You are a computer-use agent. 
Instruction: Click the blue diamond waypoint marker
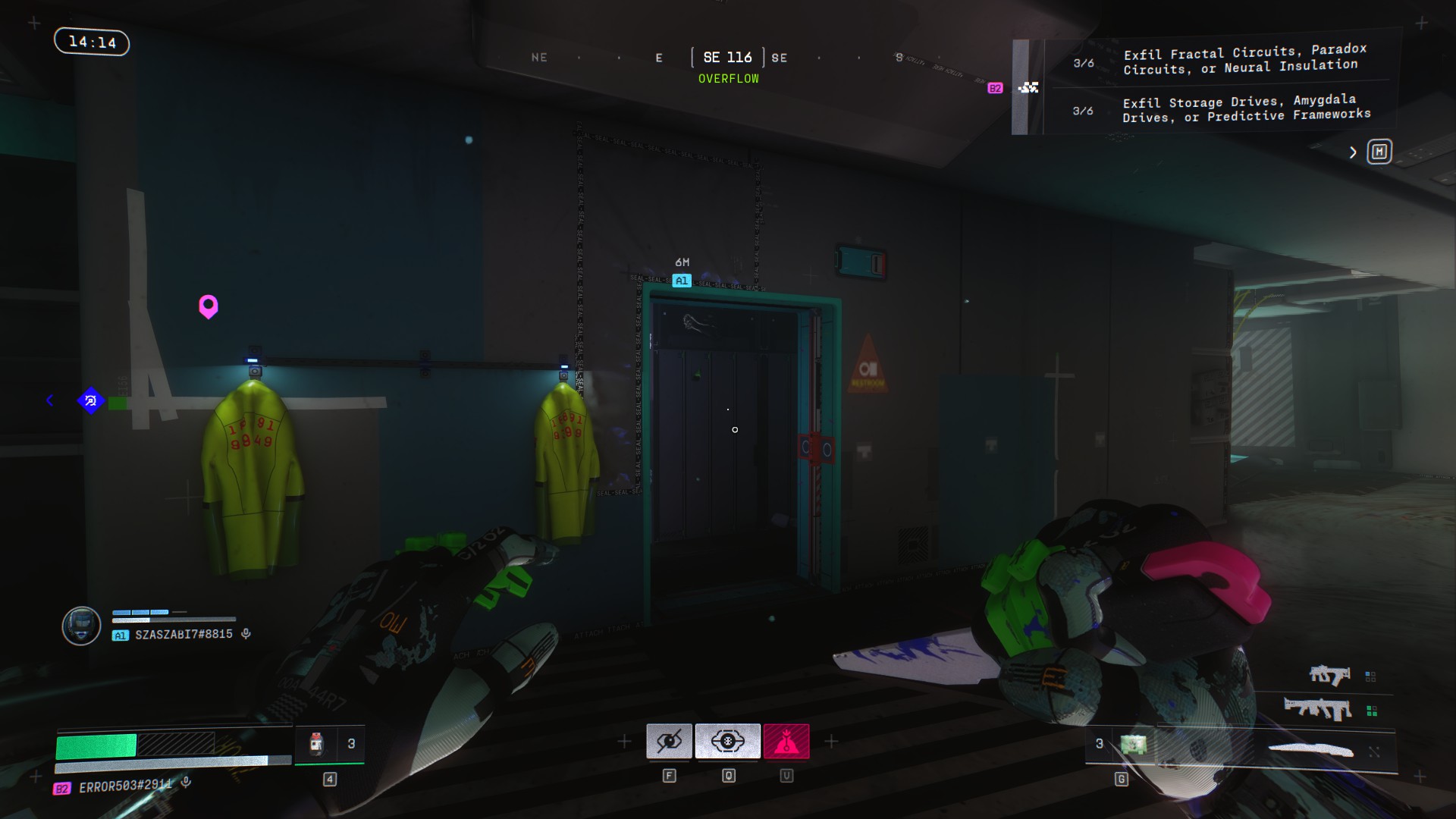pyautogui.click(x=91, y=400)
